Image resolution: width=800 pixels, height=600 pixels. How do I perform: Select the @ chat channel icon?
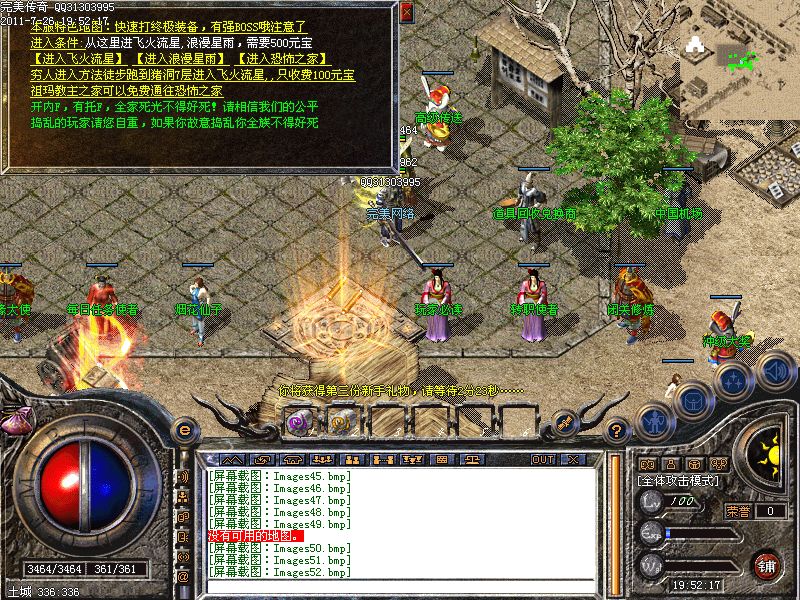[x=183, y=577]
